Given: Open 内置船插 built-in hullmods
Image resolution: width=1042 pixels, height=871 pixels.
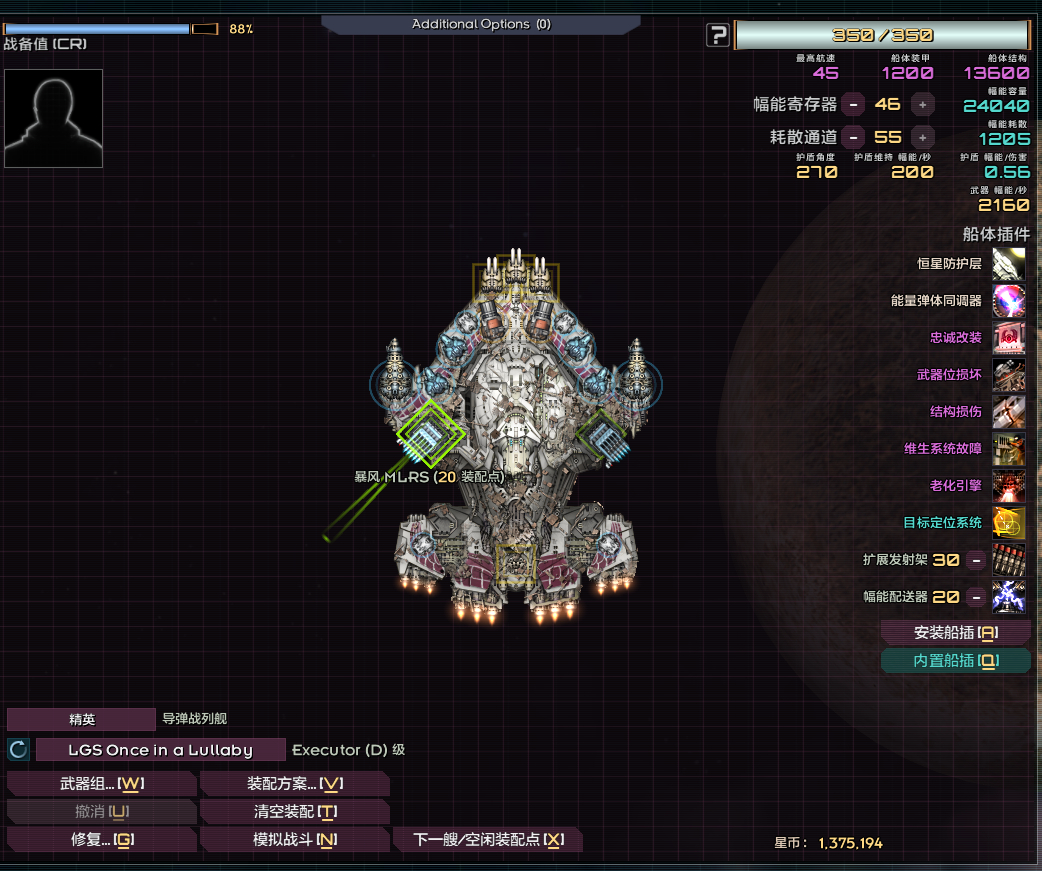Looking at the screenshot, I should click(x=956, y=661).
